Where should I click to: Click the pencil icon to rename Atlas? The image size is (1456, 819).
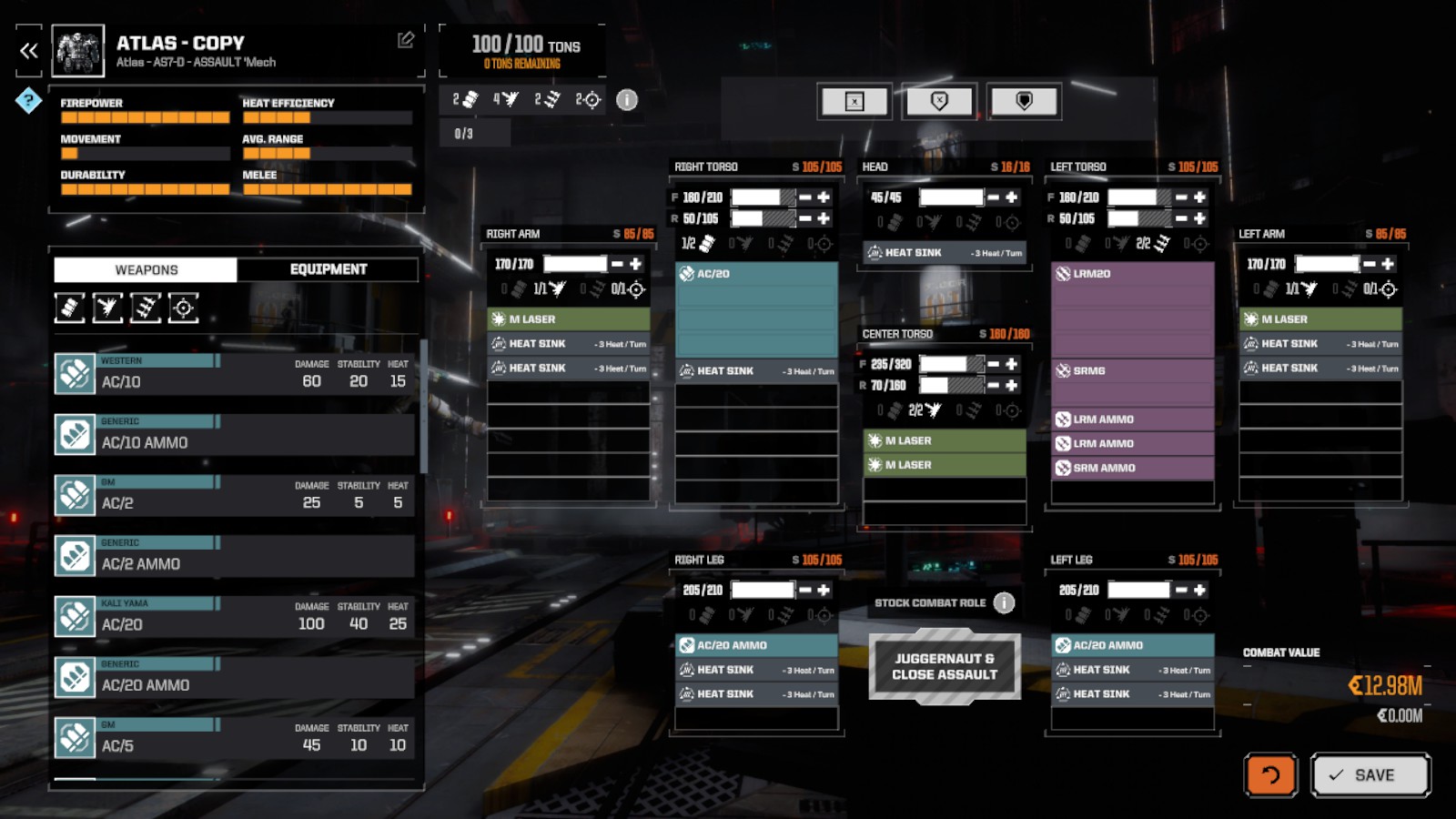point(407,40)
